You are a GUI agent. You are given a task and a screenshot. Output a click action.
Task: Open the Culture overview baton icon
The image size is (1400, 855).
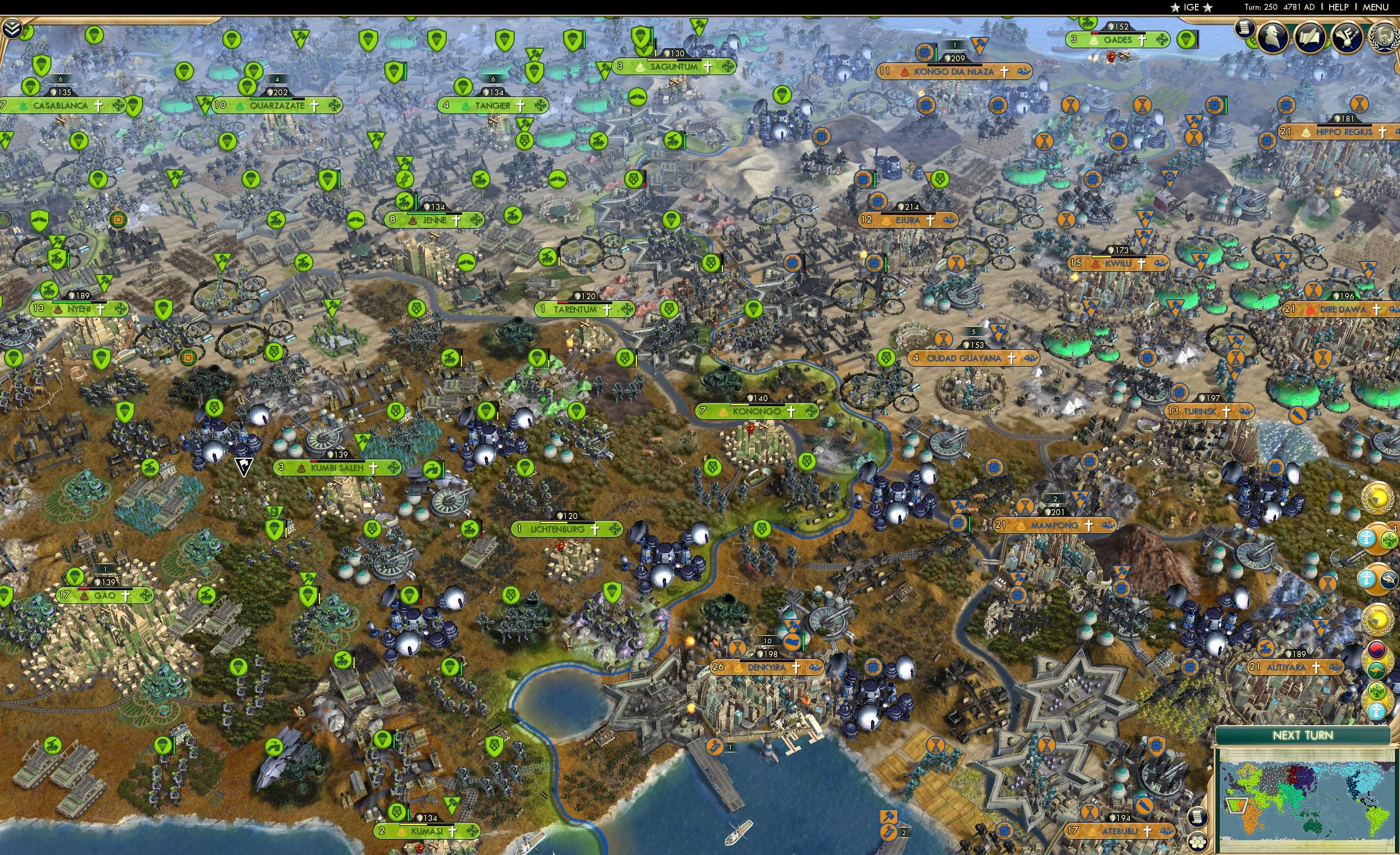(x=1348, y=38)
